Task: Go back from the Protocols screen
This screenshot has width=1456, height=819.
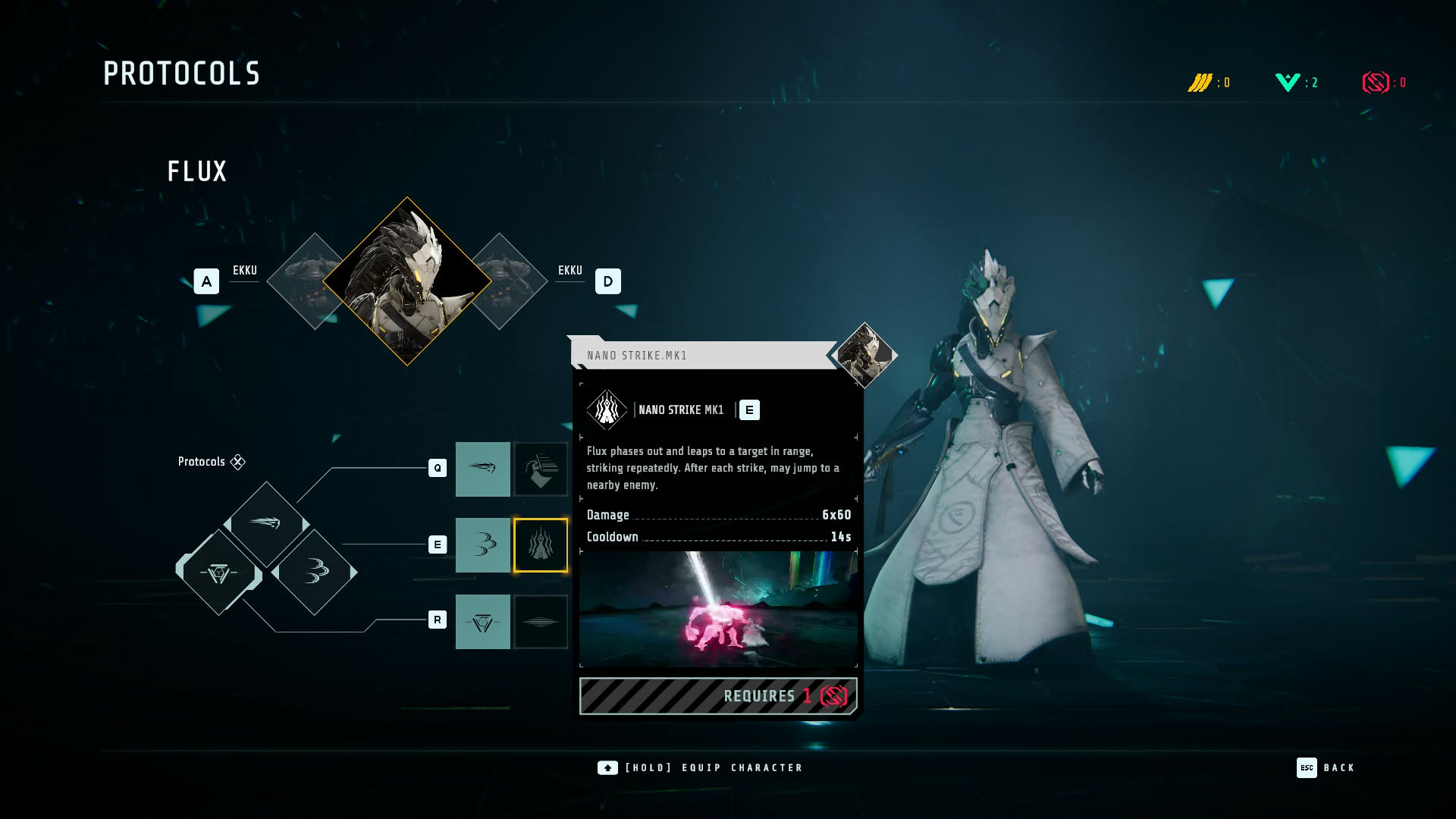Action: click(x=1326, y=767)
